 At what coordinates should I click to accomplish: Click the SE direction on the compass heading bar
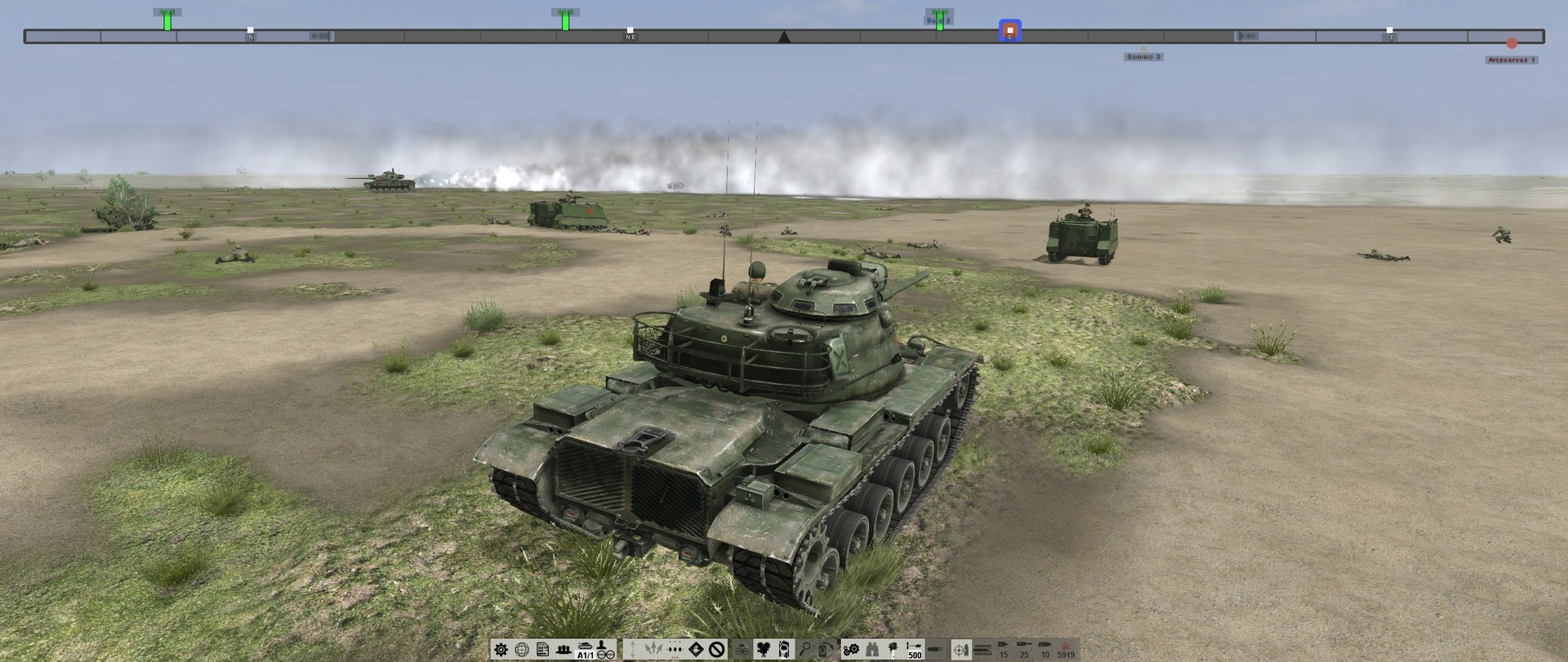pyautogui.click(x=1389, y=36)
